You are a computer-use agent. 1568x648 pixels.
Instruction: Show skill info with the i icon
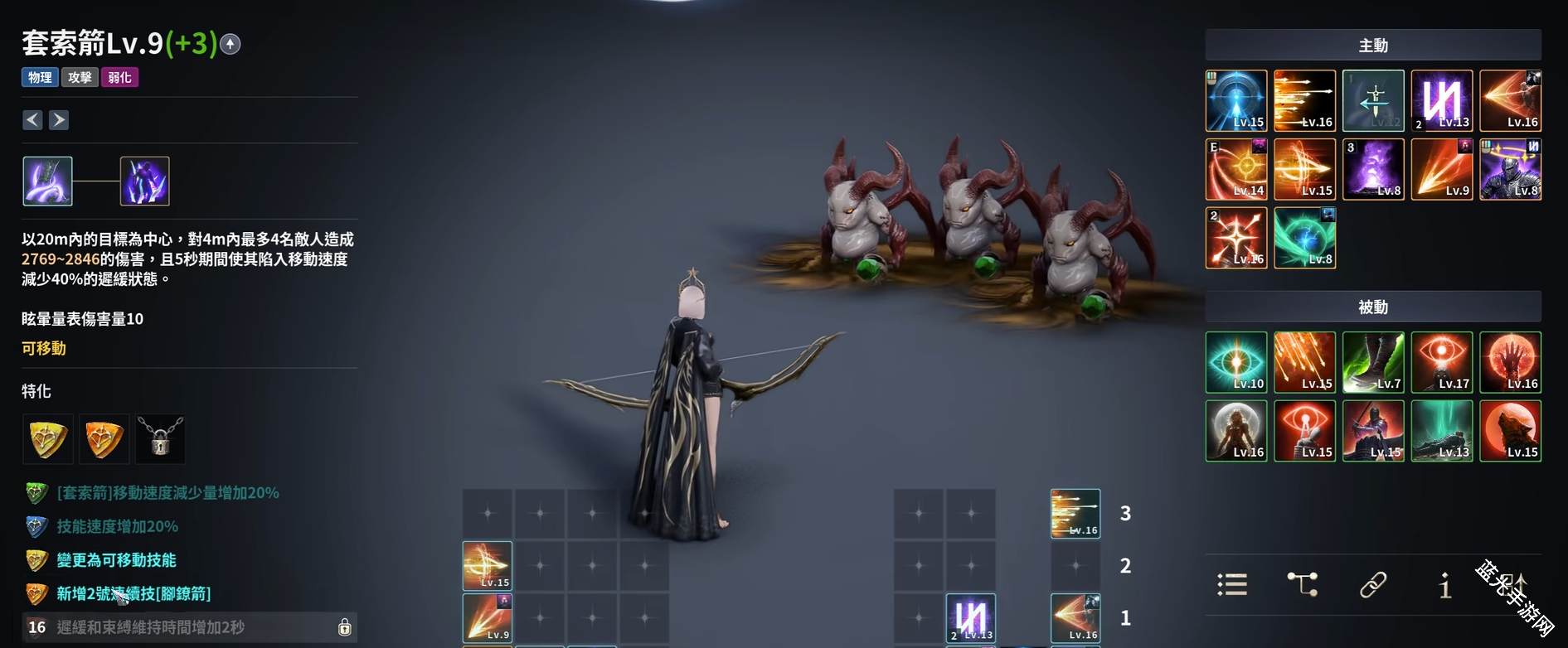pos(1444,585)
